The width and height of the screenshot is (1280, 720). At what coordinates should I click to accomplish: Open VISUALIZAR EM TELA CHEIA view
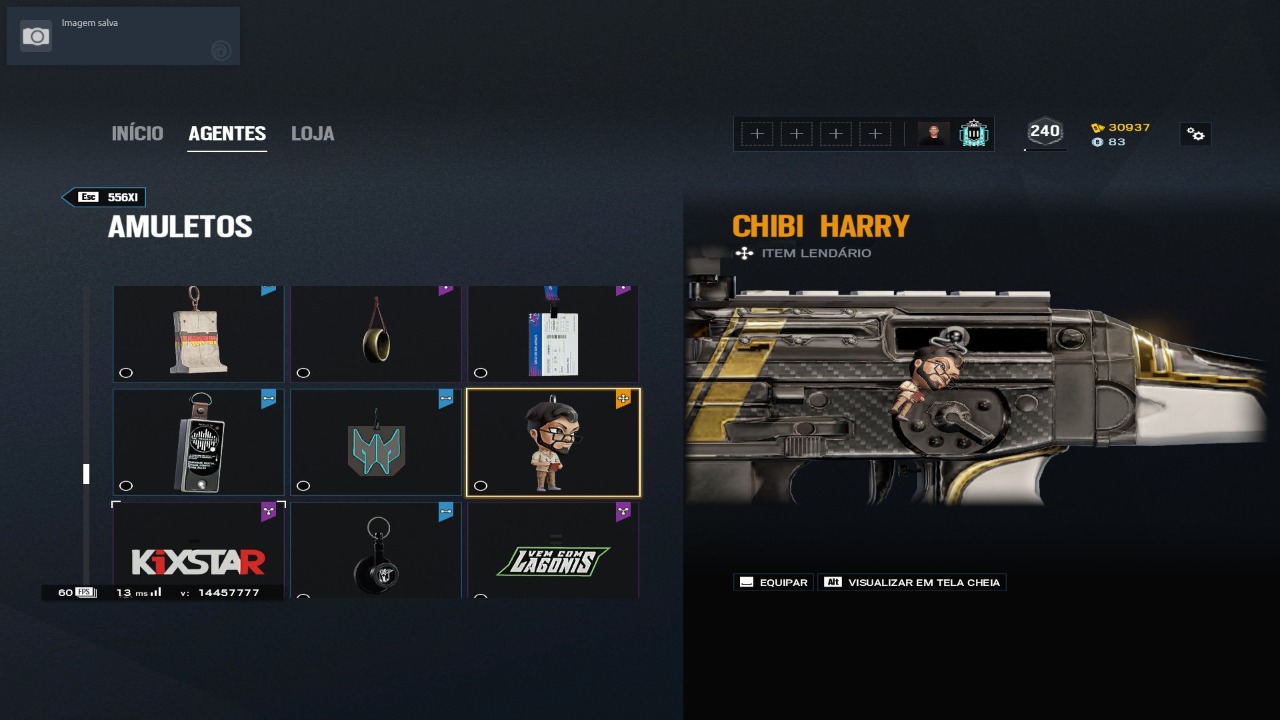point(911,582)
